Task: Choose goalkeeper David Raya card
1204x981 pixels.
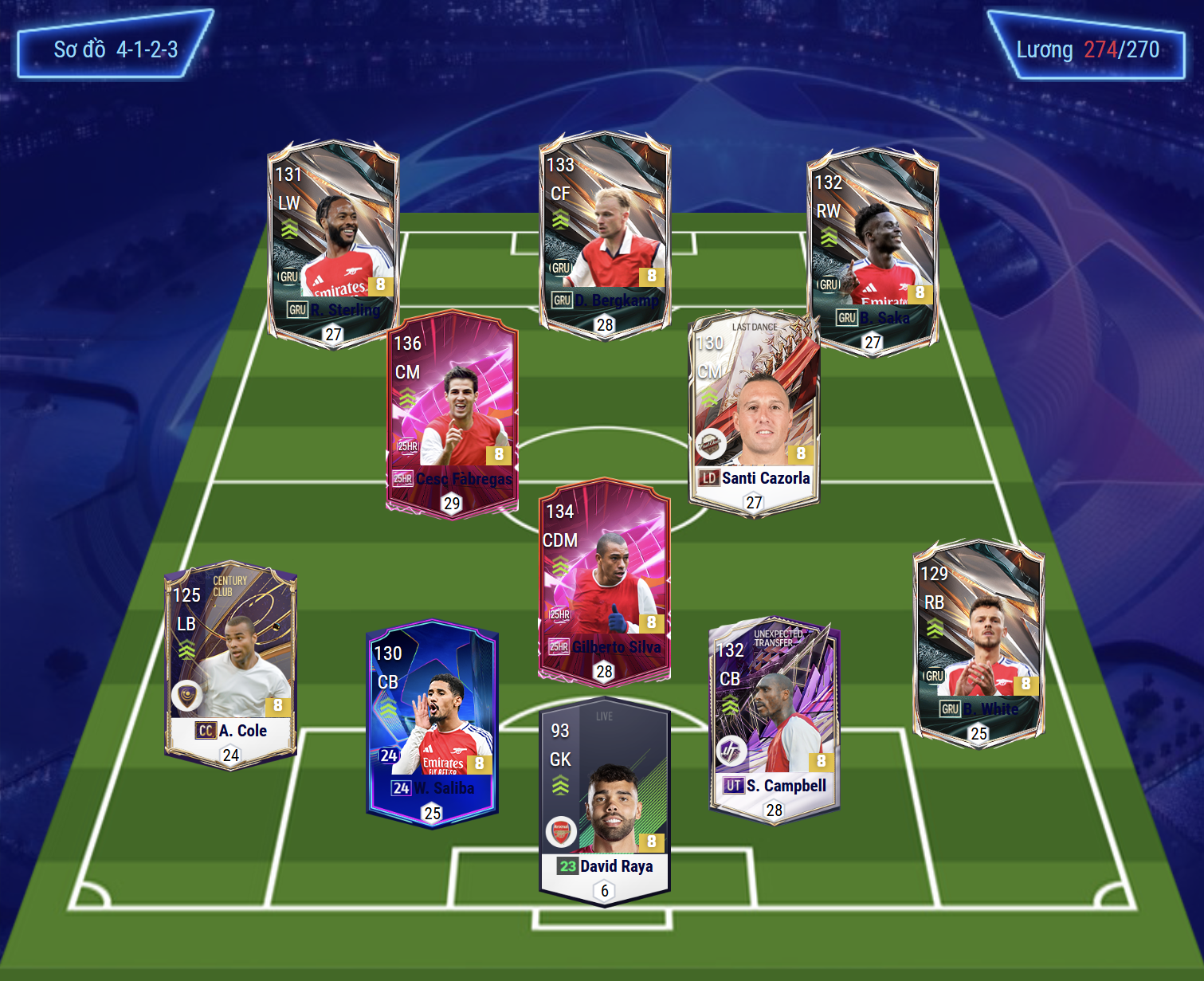Action: (604, 801)
